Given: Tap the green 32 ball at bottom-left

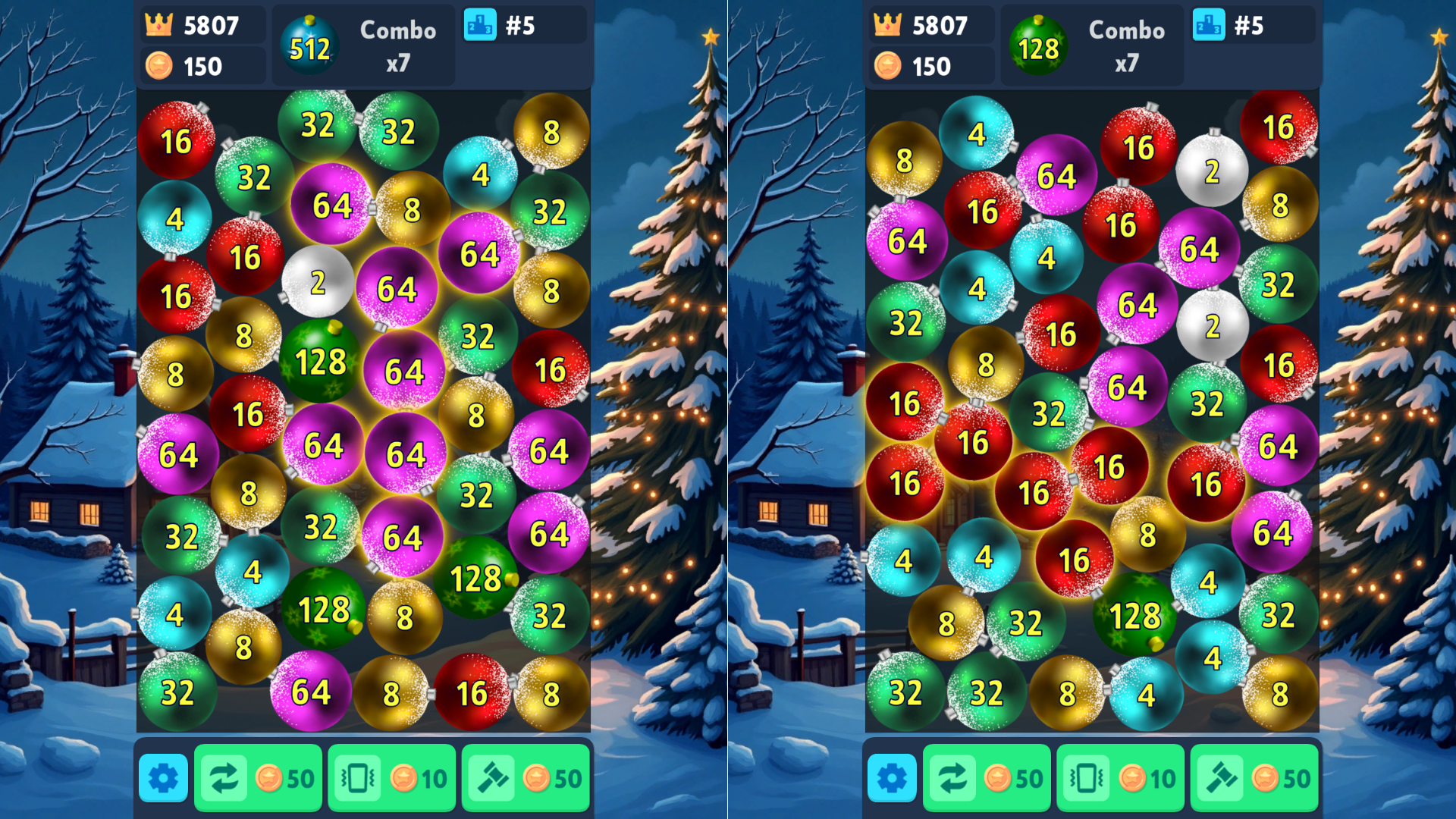Looking at the screenshot, I should click(x=177, y=691).
